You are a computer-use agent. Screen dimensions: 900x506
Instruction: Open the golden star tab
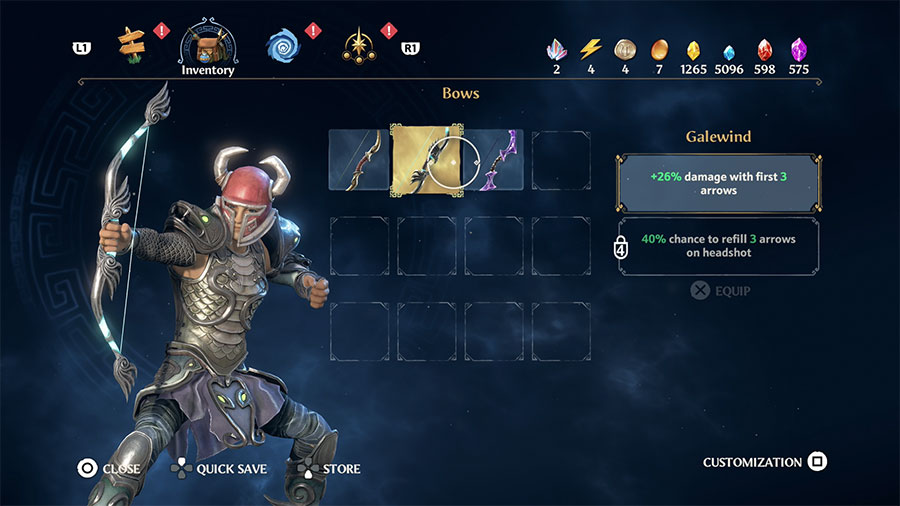click(358, 44)
